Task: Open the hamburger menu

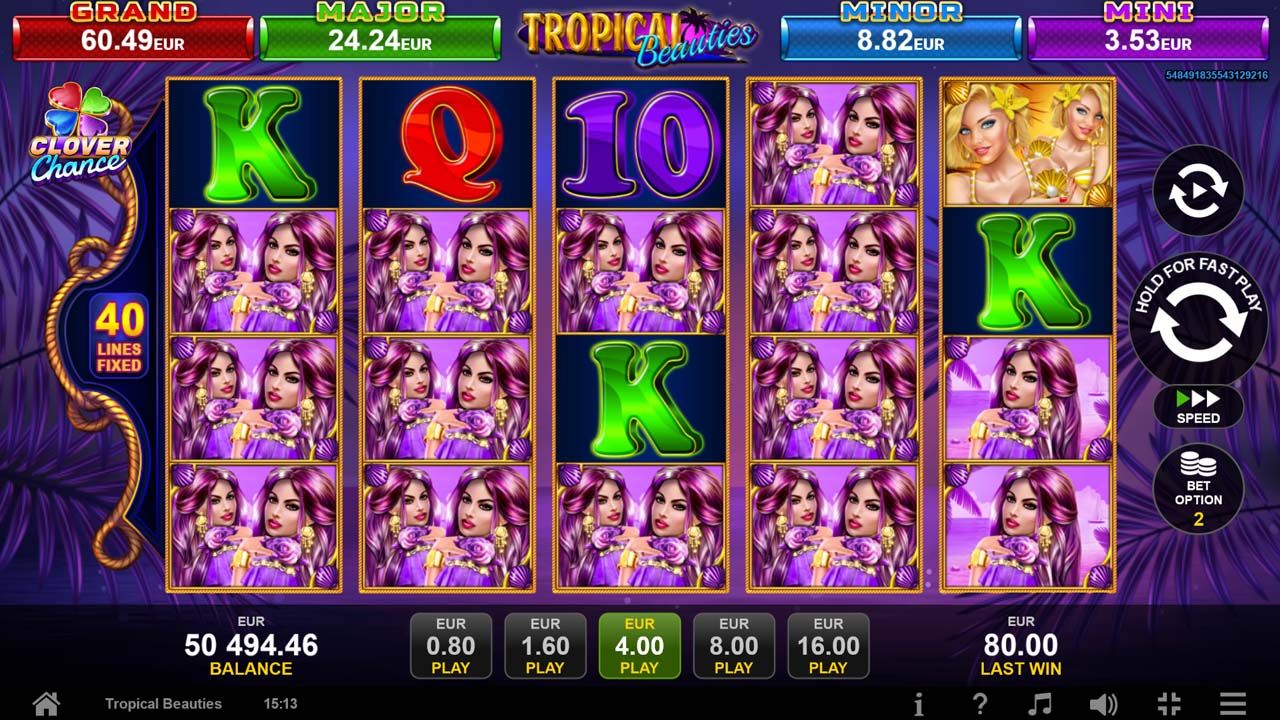Action: click(1233, 703)
